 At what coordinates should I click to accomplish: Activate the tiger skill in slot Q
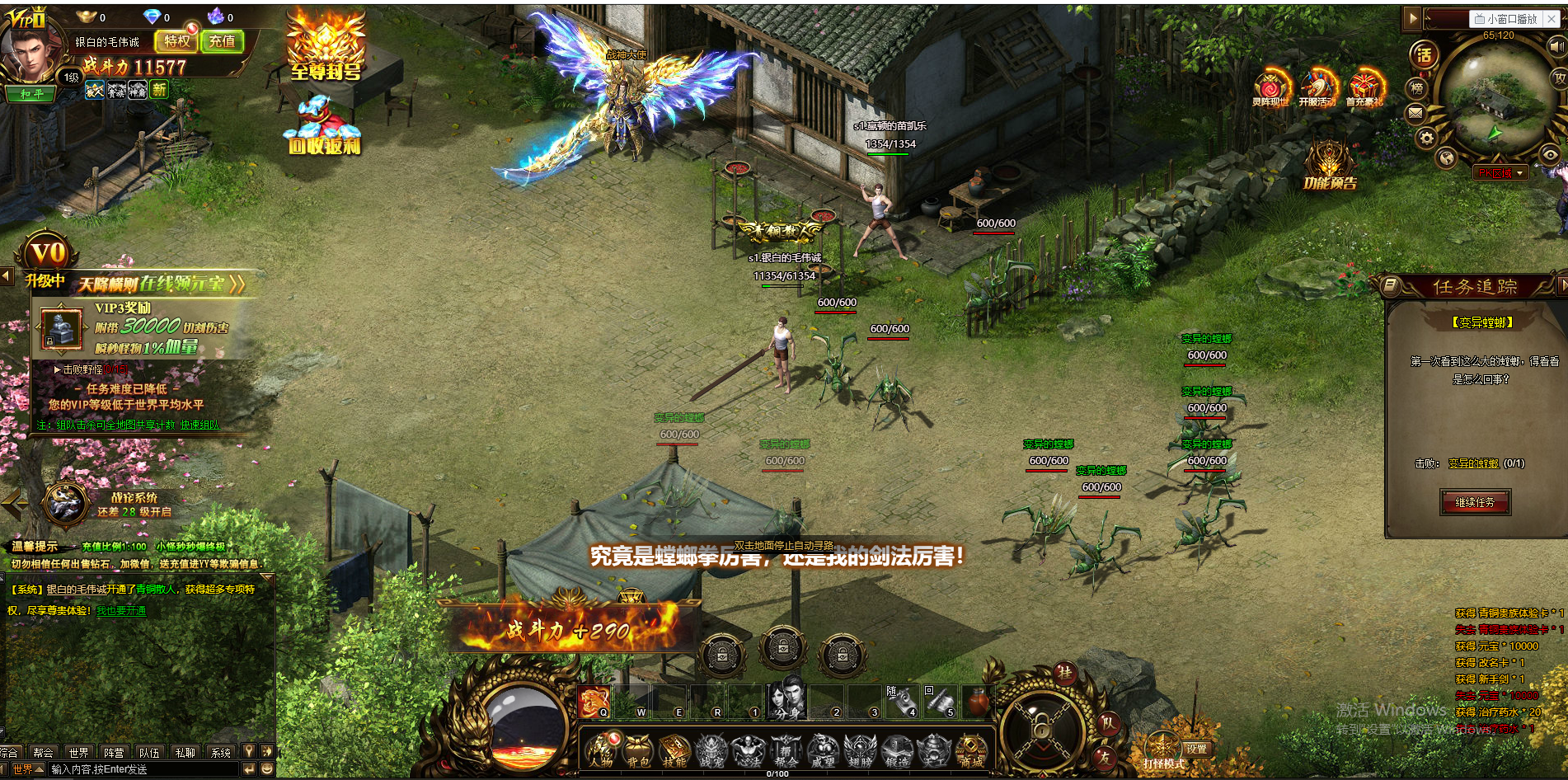click(x=593, y=702)
